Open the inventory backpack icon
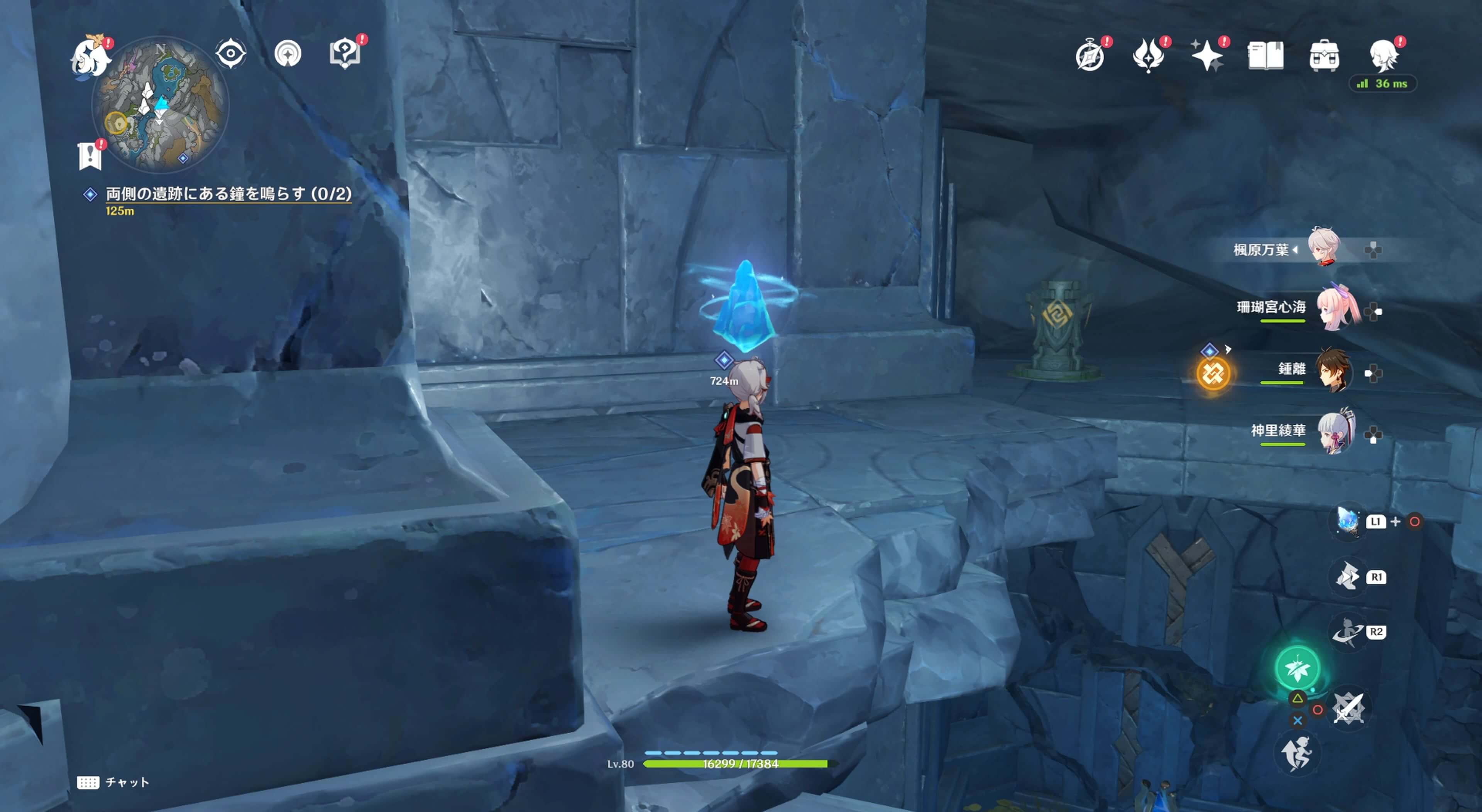 1324,56
